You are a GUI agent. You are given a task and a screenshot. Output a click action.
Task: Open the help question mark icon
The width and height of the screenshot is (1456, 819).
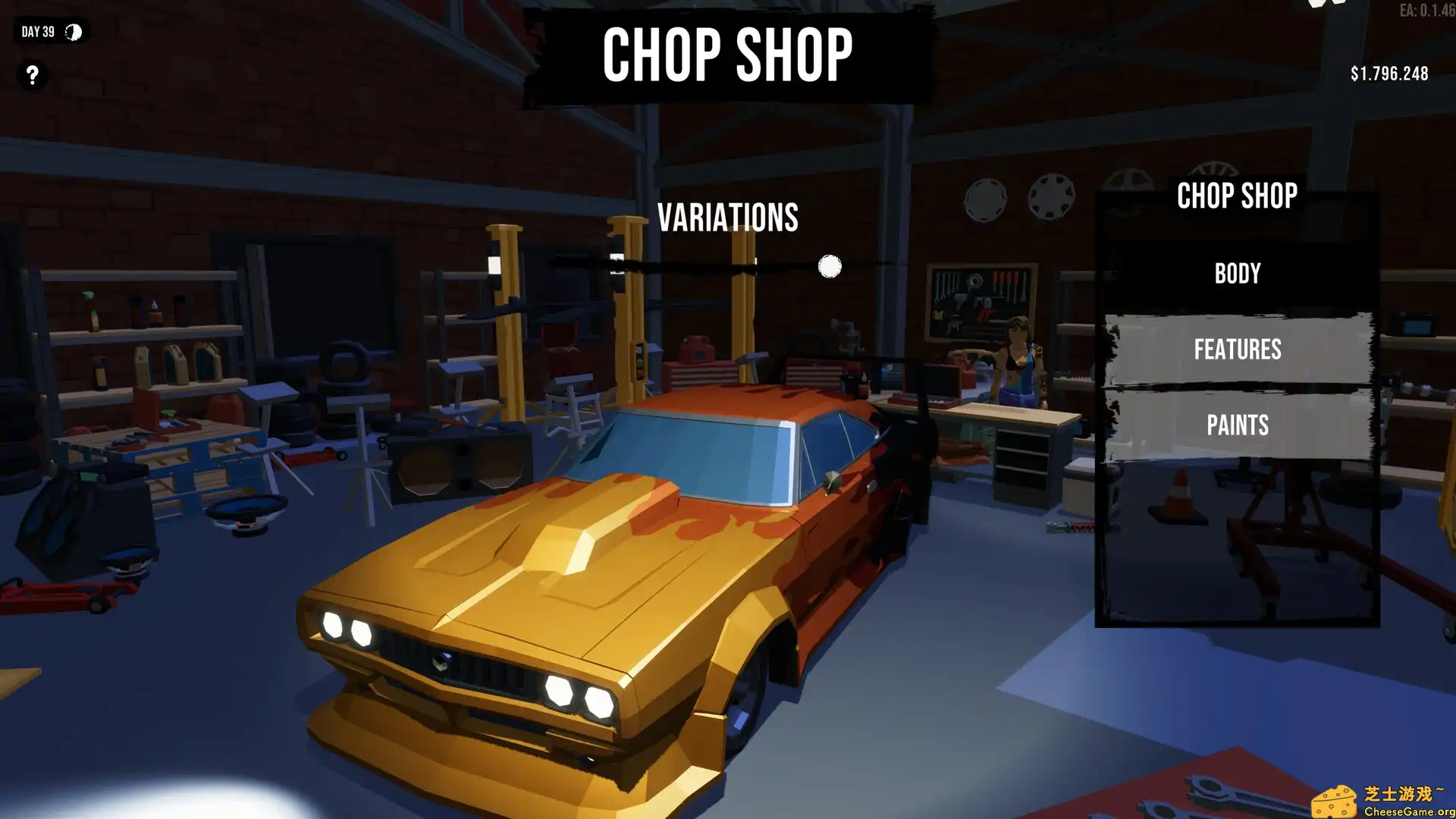click(31, 75)
